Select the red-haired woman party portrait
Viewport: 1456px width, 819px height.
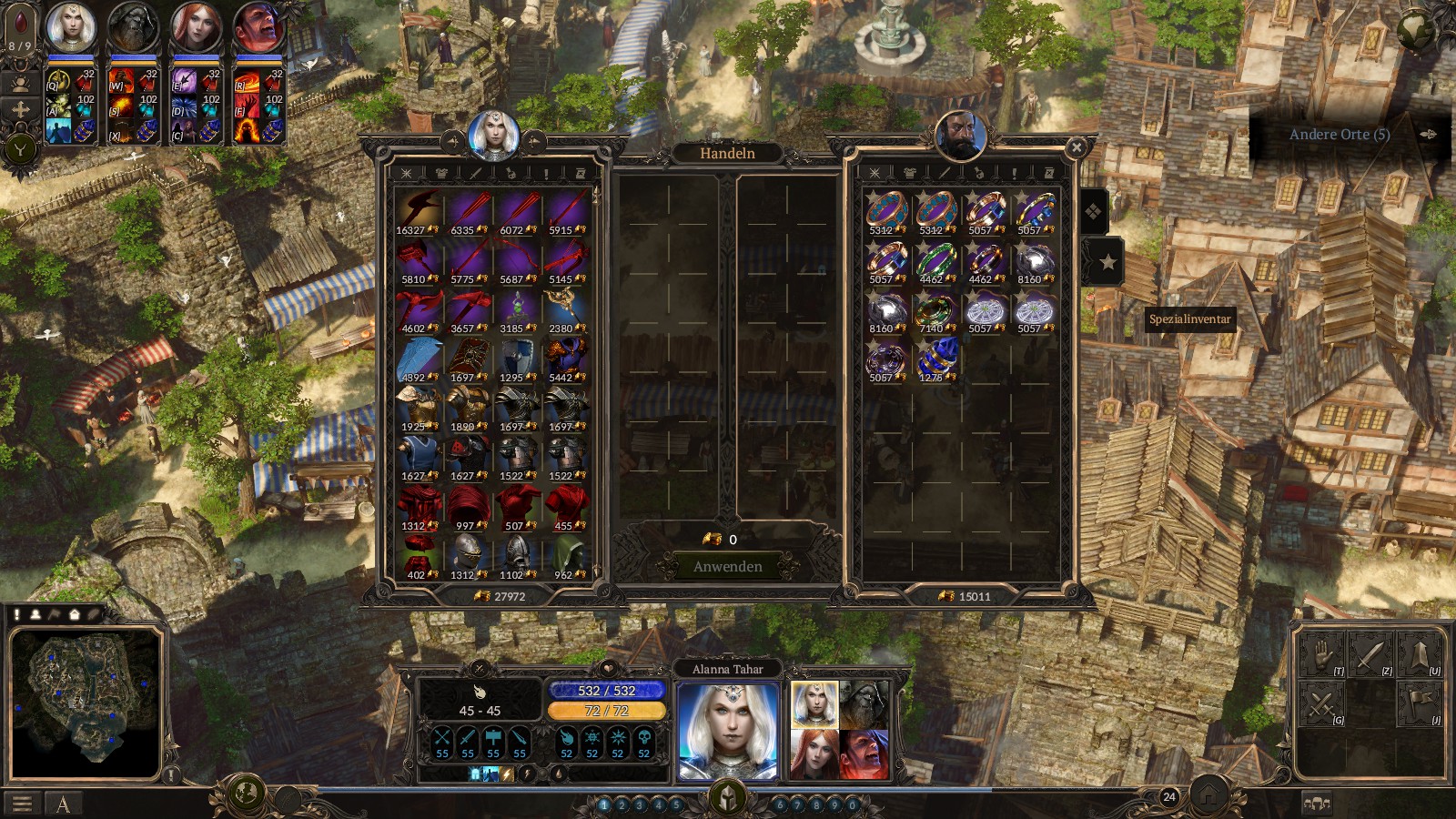tap(196, 27)
